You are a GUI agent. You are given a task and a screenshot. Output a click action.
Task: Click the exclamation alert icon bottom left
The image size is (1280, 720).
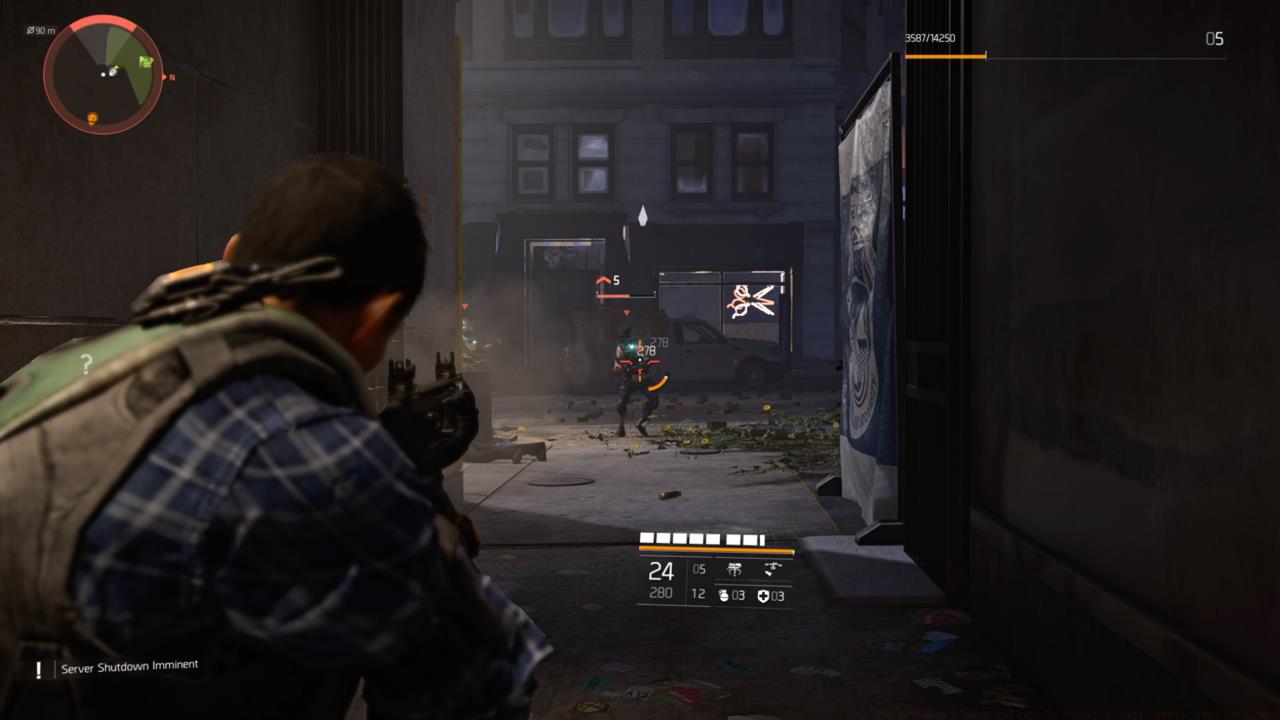coord(36,664)
